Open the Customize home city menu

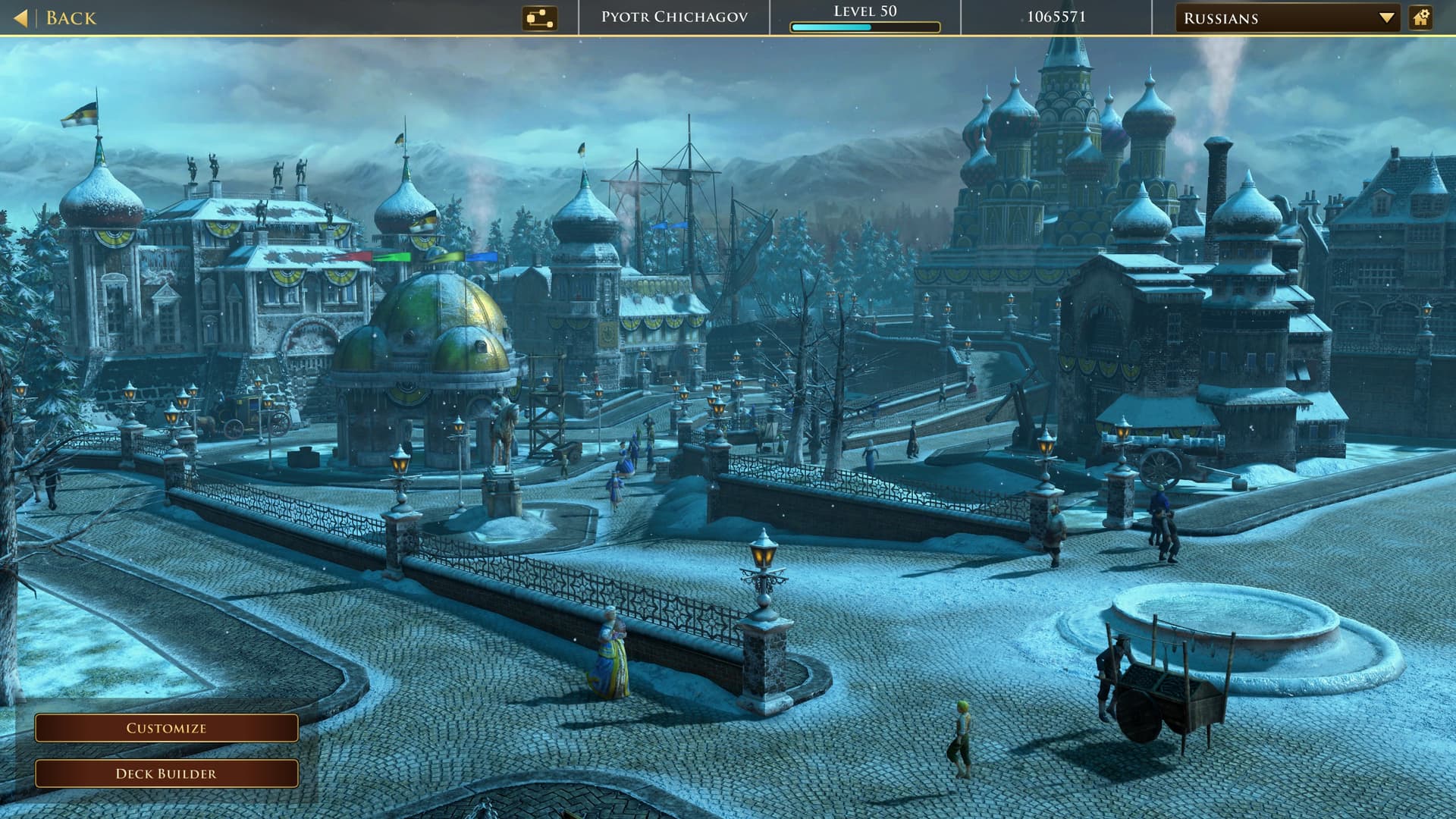(166, 728)
